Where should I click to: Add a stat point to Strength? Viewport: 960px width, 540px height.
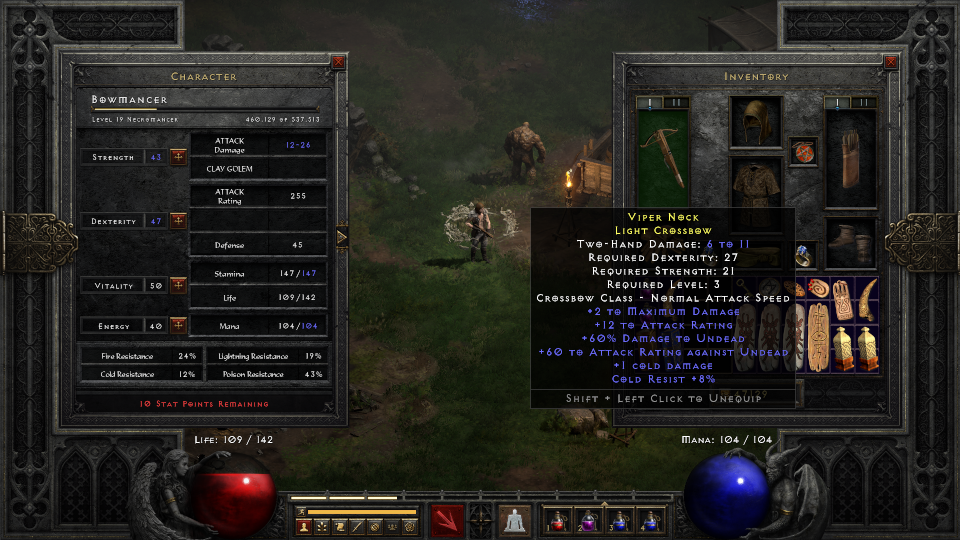pyautogui.click(x=178, y=157)
